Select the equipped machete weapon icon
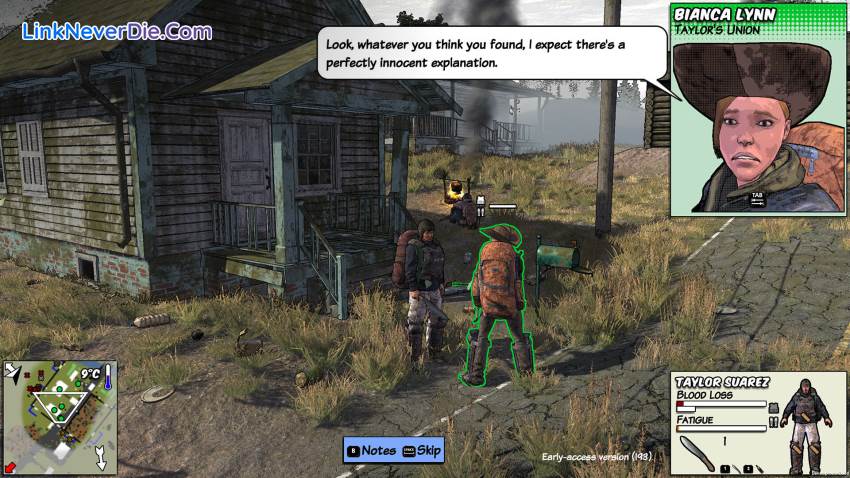The image size is (850, 478). [x=697, y=452]
